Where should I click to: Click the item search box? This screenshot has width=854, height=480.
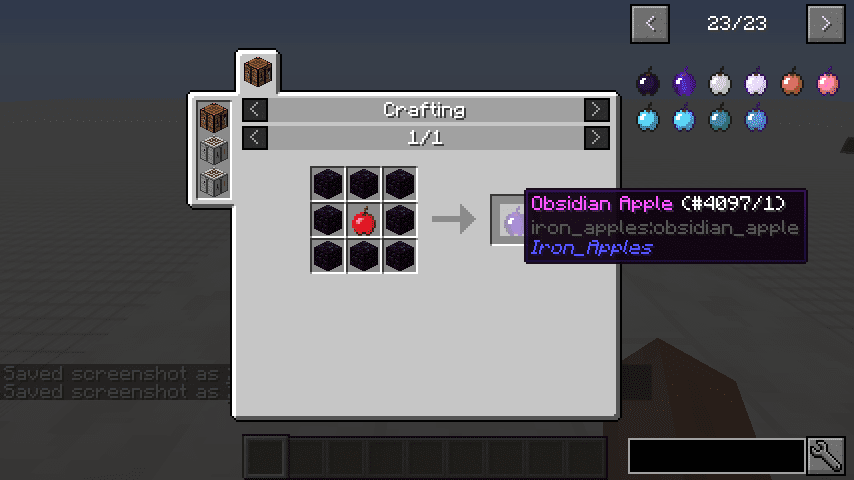point(716,456)
